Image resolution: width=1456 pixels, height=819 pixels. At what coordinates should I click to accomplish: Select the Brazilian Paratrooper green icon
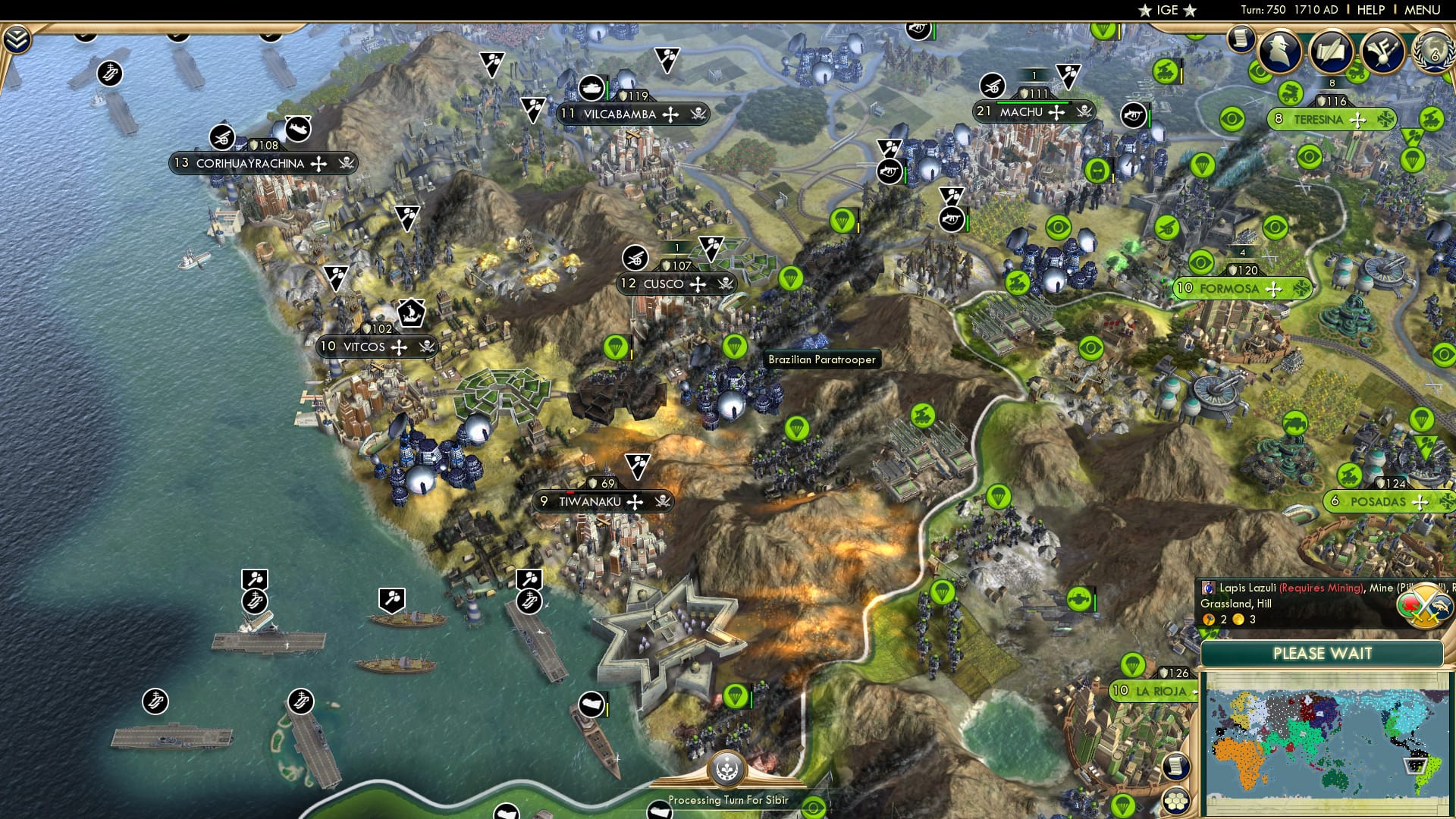pyautogui.click(x=734, y=347)
